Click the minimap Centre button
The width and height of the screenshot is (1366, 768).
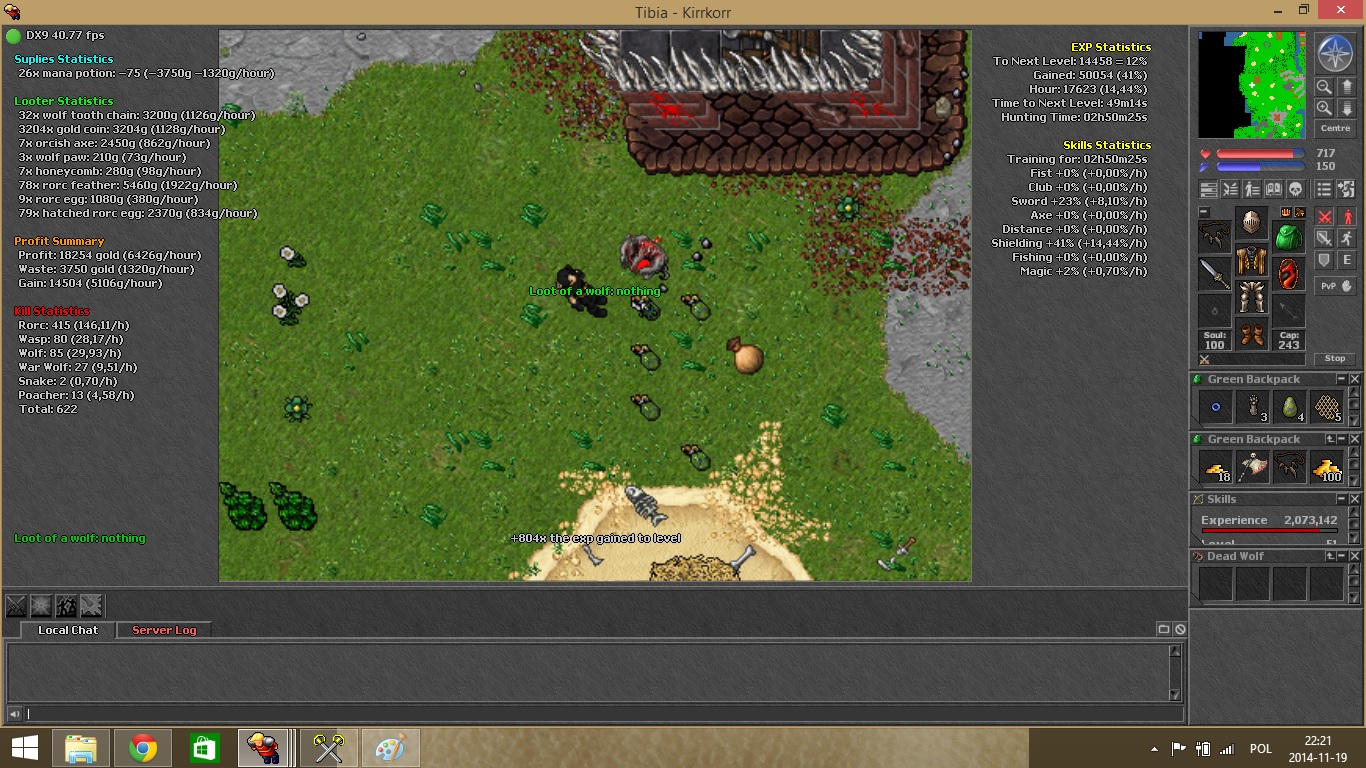1335,128
